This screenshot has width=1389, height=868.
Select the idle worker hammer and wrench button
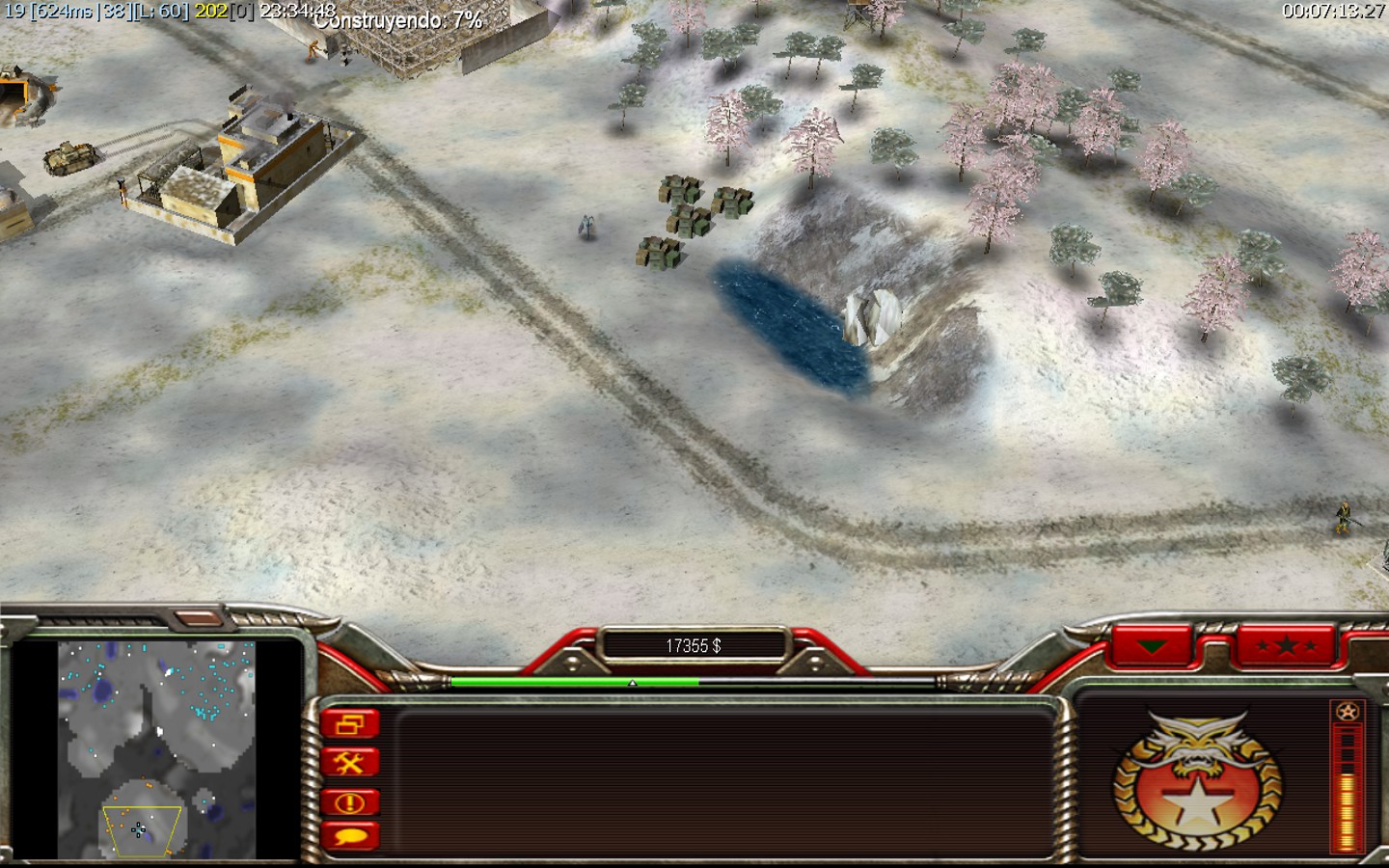click(349, 763)
